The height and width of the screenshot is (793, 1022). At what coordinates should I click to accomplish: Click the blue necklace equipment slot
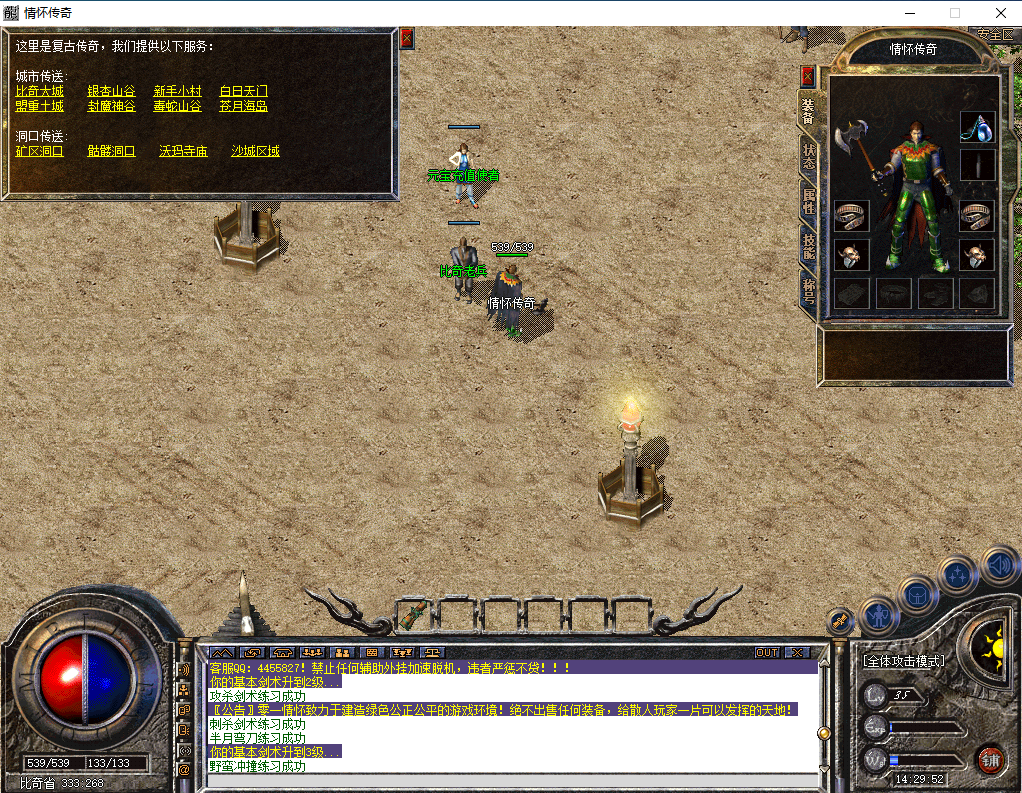pyautogui.click(x=977, y=127)
